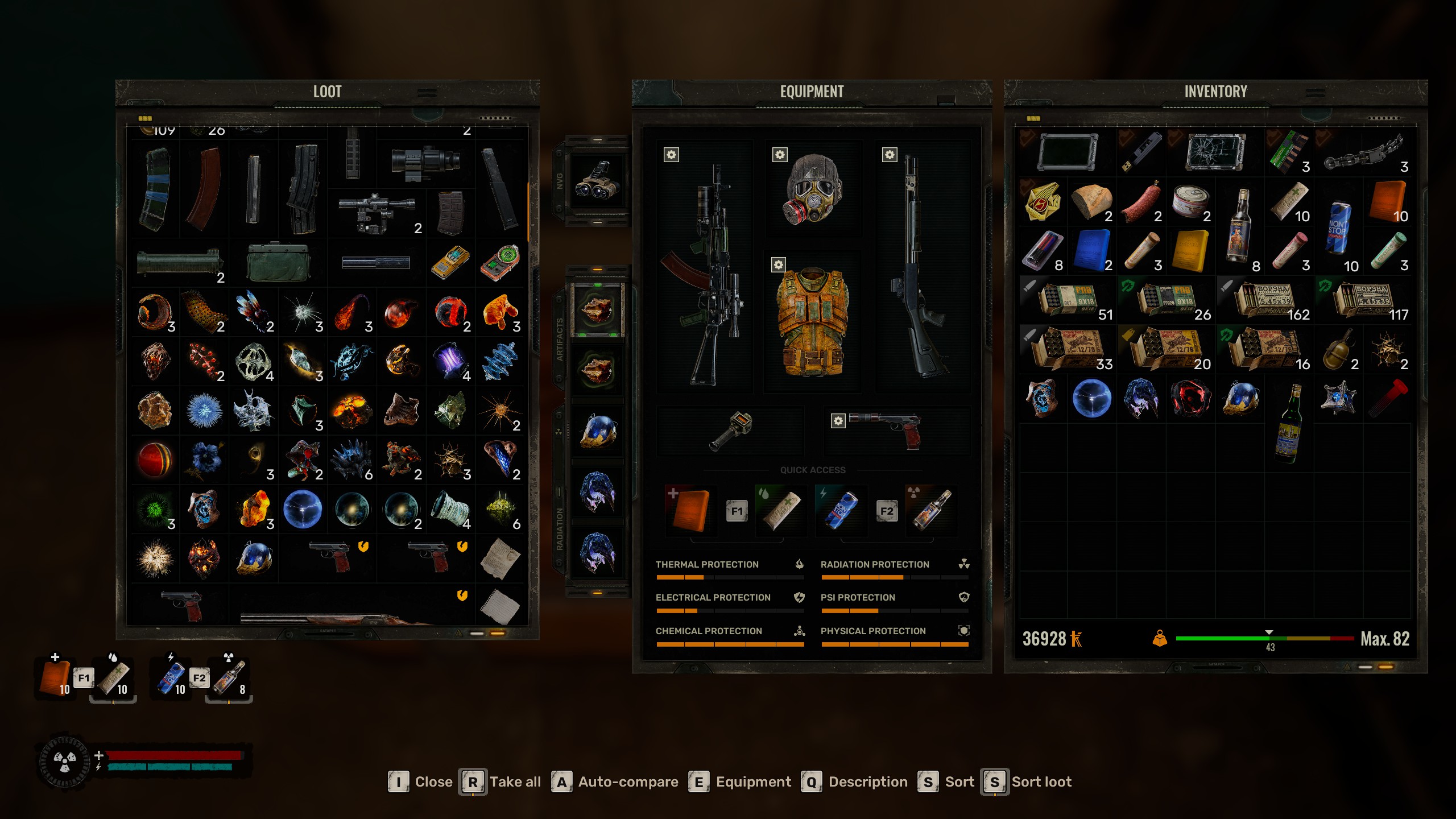Select the sausage food item
Viewport: 1456px width, 819px height.
coord(1141,202)
